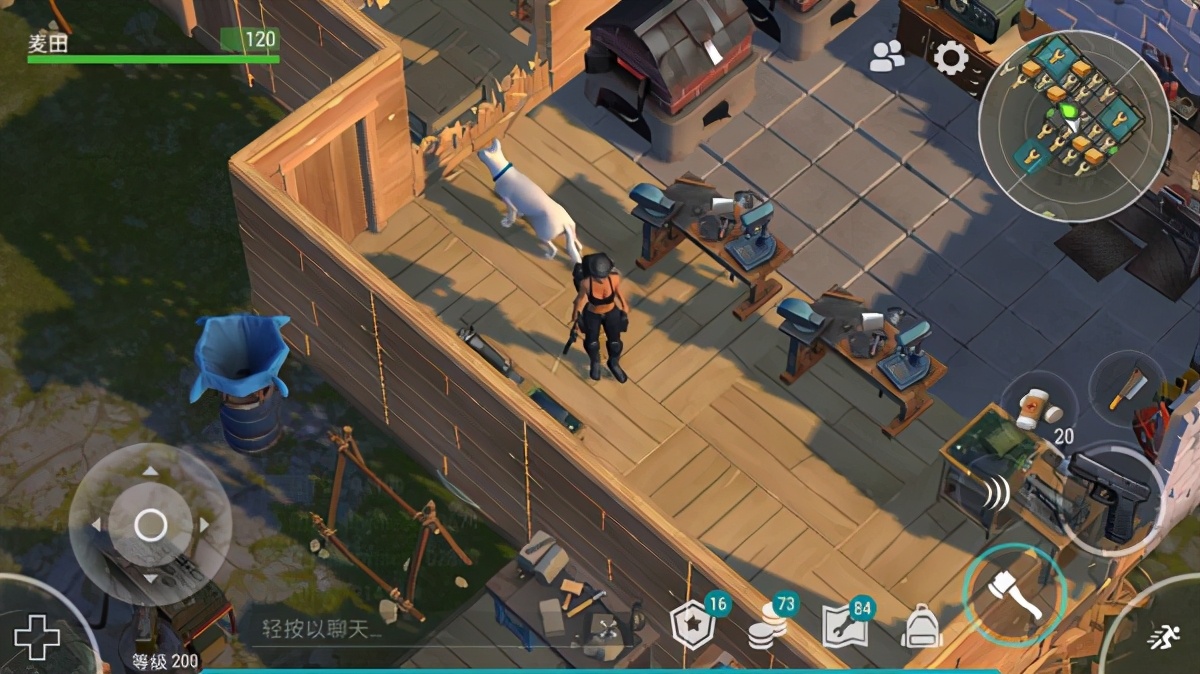The height and width of the screenshot is (674, 1200).
Task: Open the friends list icon
Action: [x=886, y=57]
